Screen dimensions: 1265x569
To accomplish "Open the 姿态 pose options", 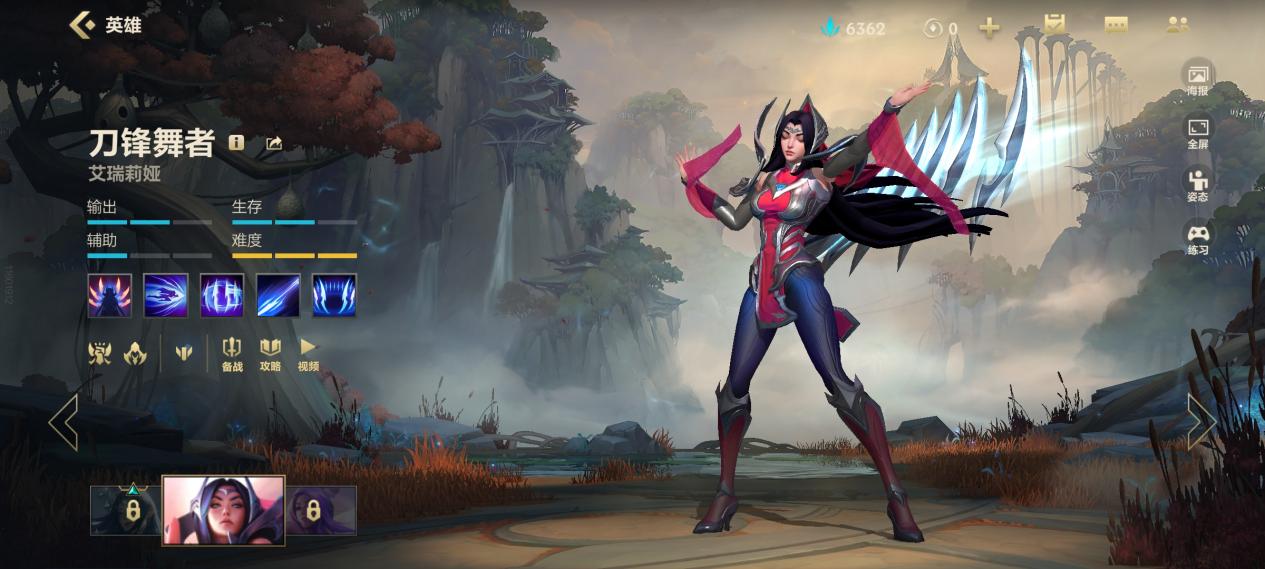I will (1198, 184).
